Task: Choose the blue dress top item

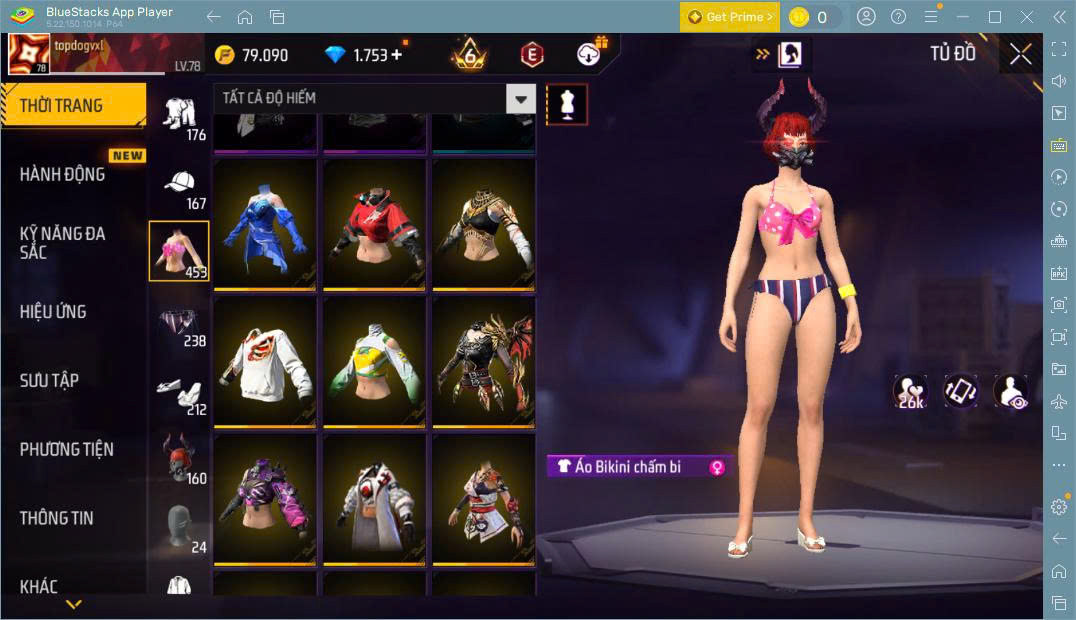Action: pos(265,223)
